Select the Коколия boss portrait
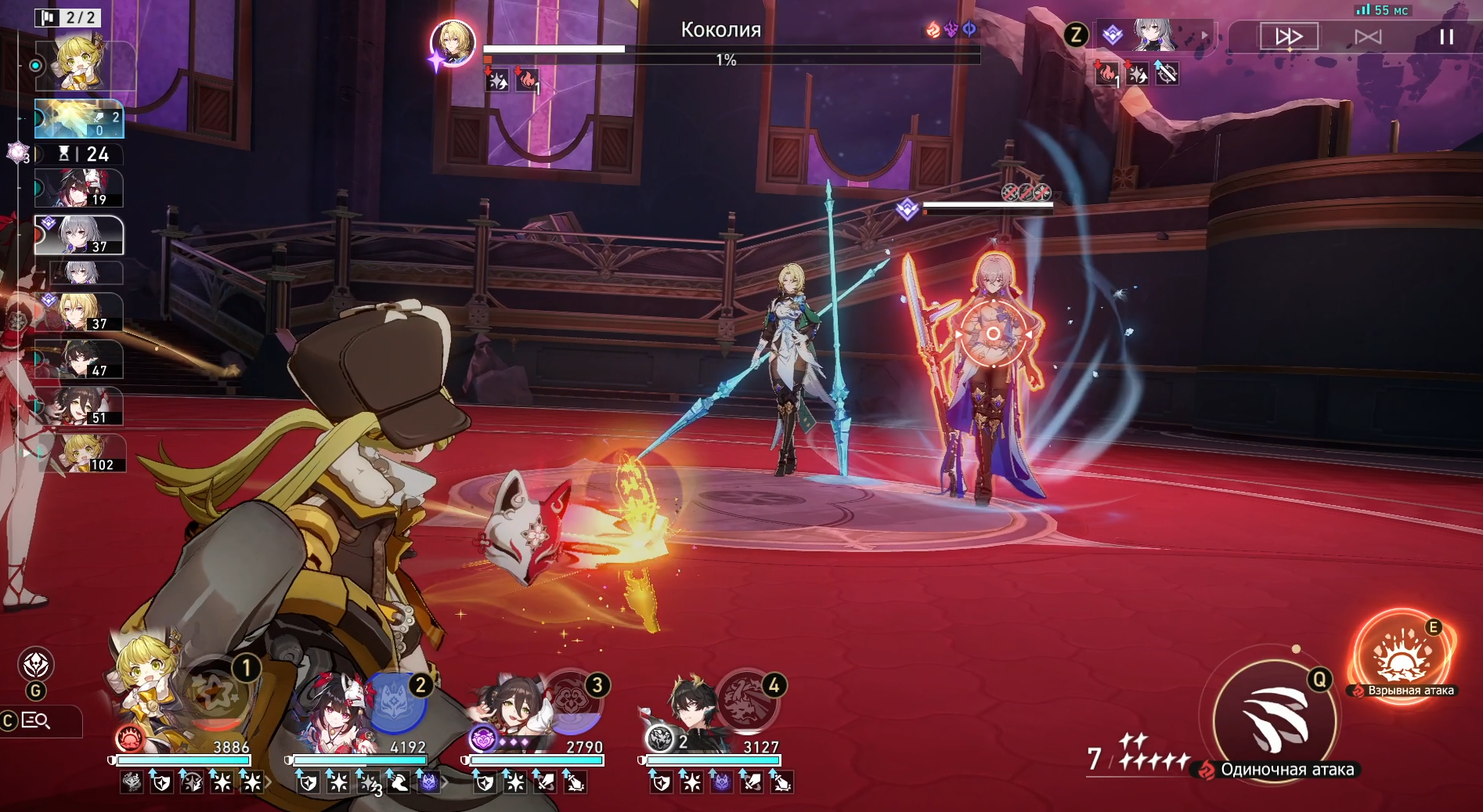Image resolution: width=1483 pixels, height=812 pixels. coord(453,42)
